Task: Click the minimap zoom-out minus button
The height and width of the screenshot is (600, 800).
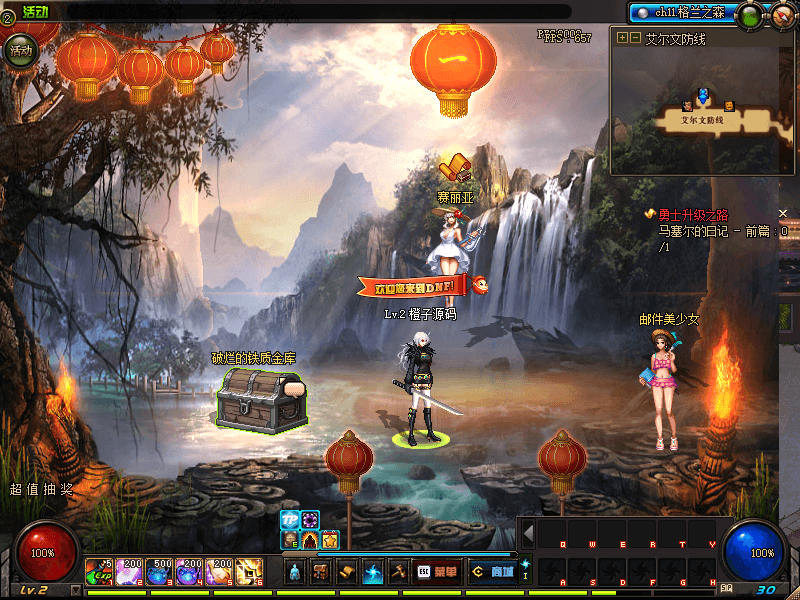Action: pos(635,38)
